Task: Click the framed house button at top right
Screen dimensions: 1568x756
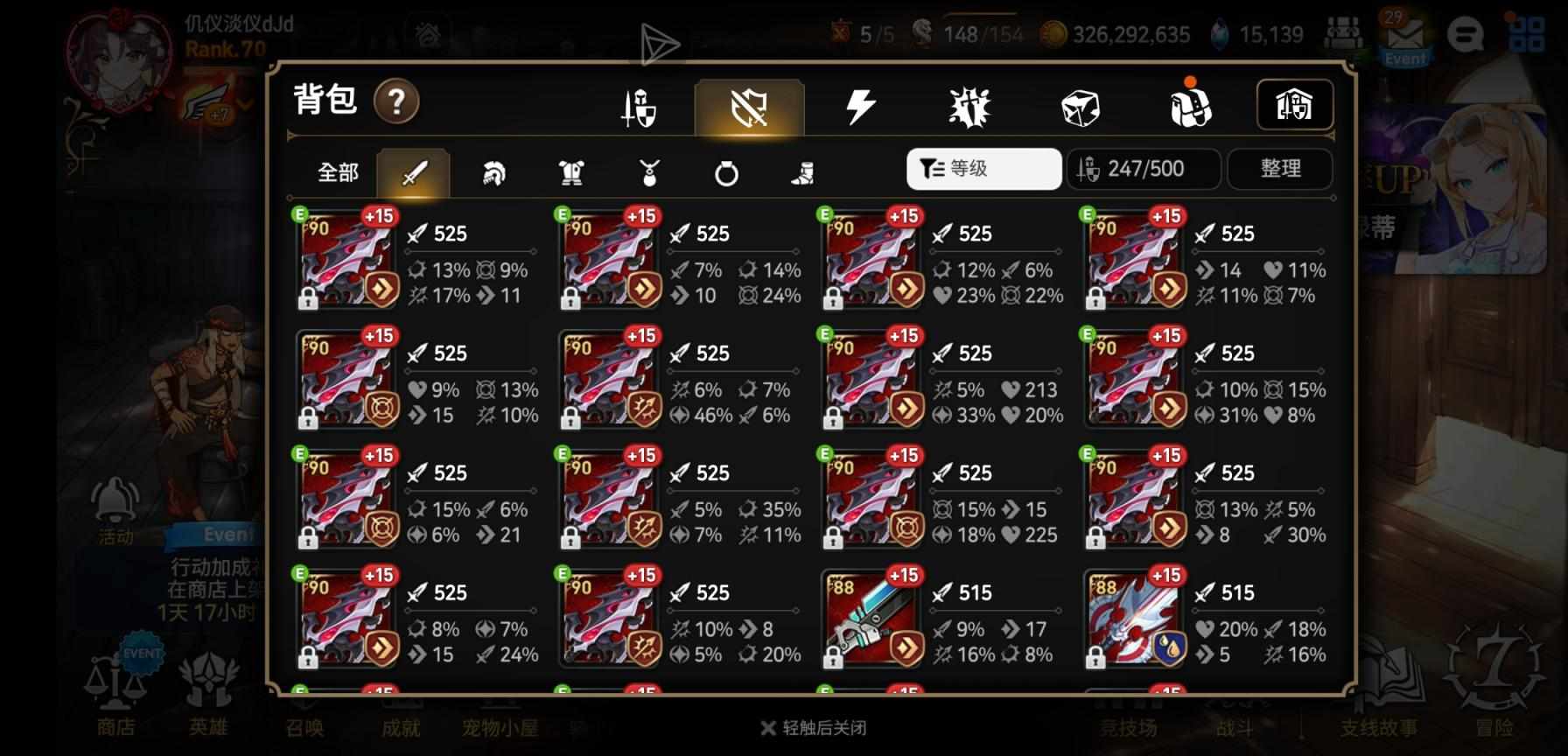Action: click(1294, 106)
